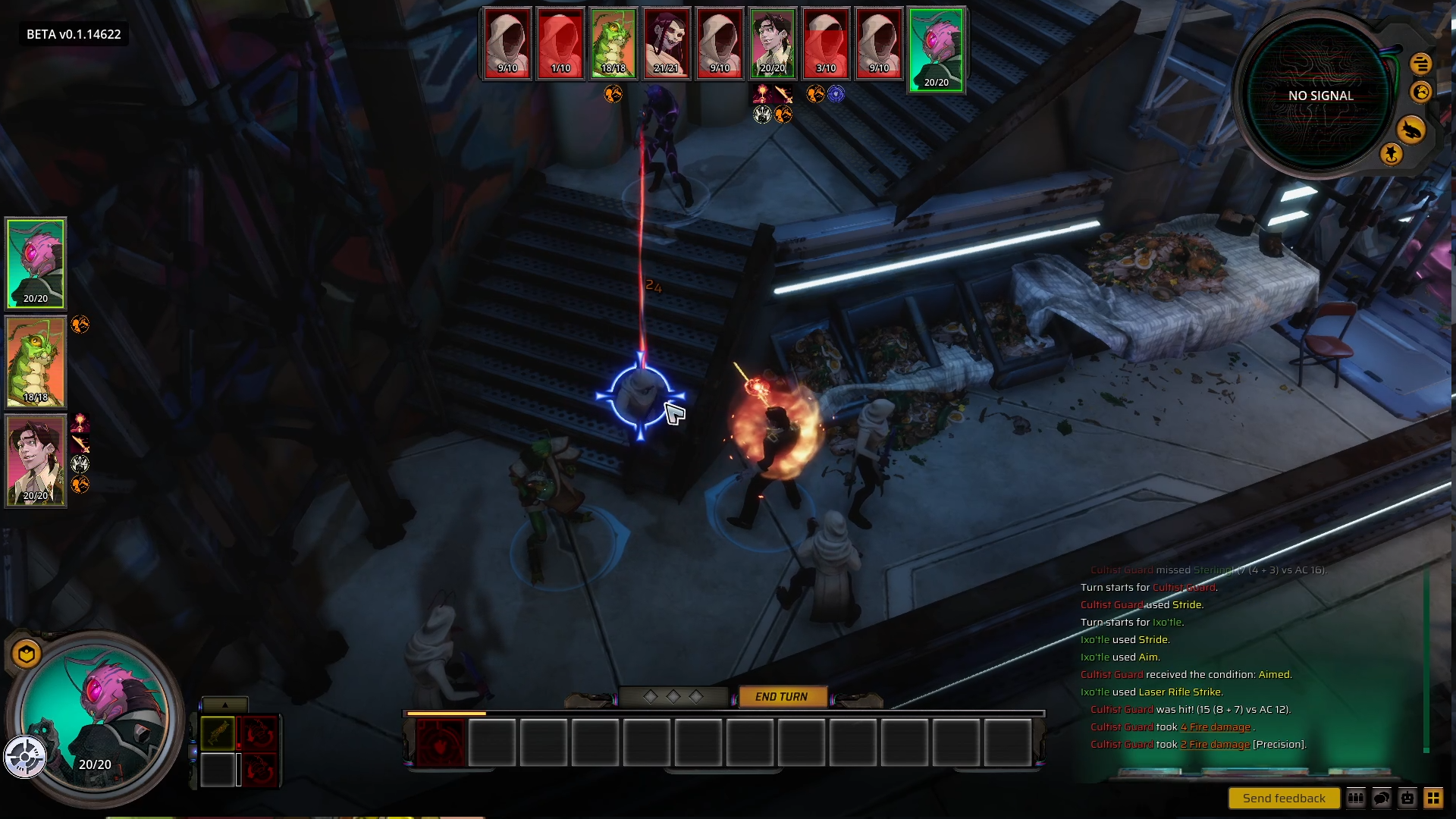Click the chat bubbles icon in the bottom-right
Image resolution: width=1456 pixels, height=819 pixels.
(x=1382, y=798)
